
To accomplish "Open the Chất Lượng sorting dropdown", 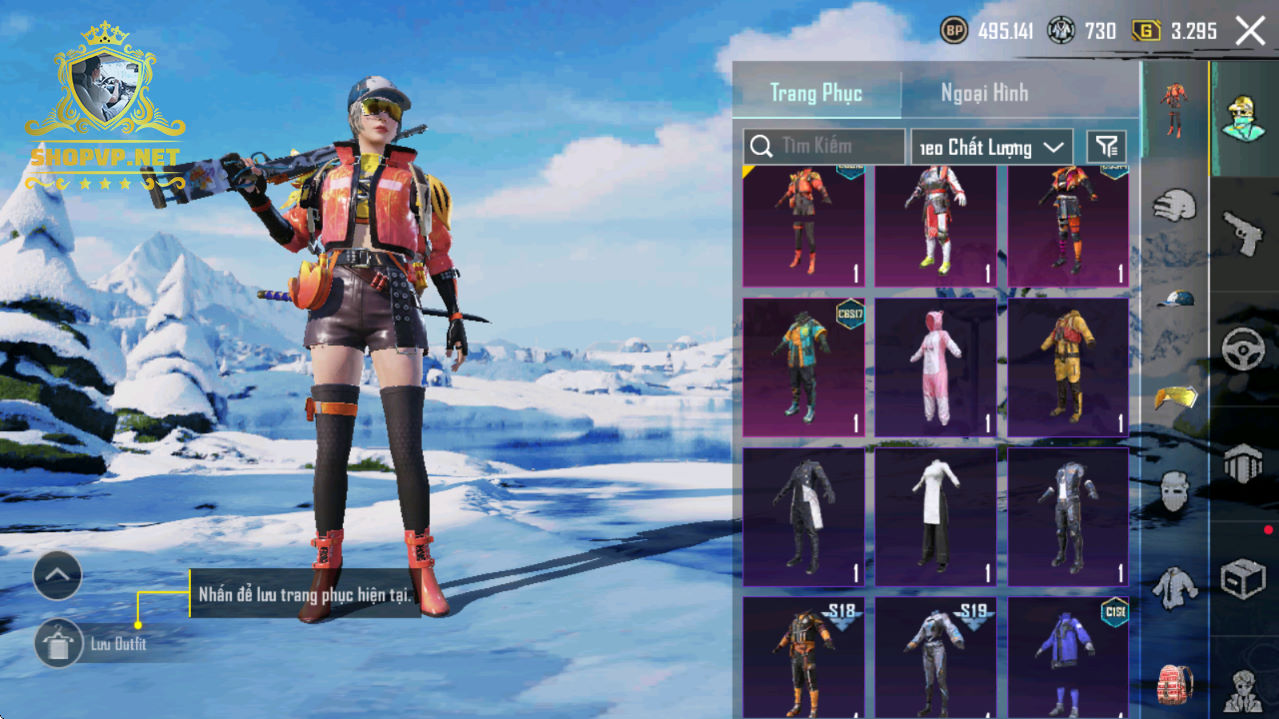I will click(991, 147).
